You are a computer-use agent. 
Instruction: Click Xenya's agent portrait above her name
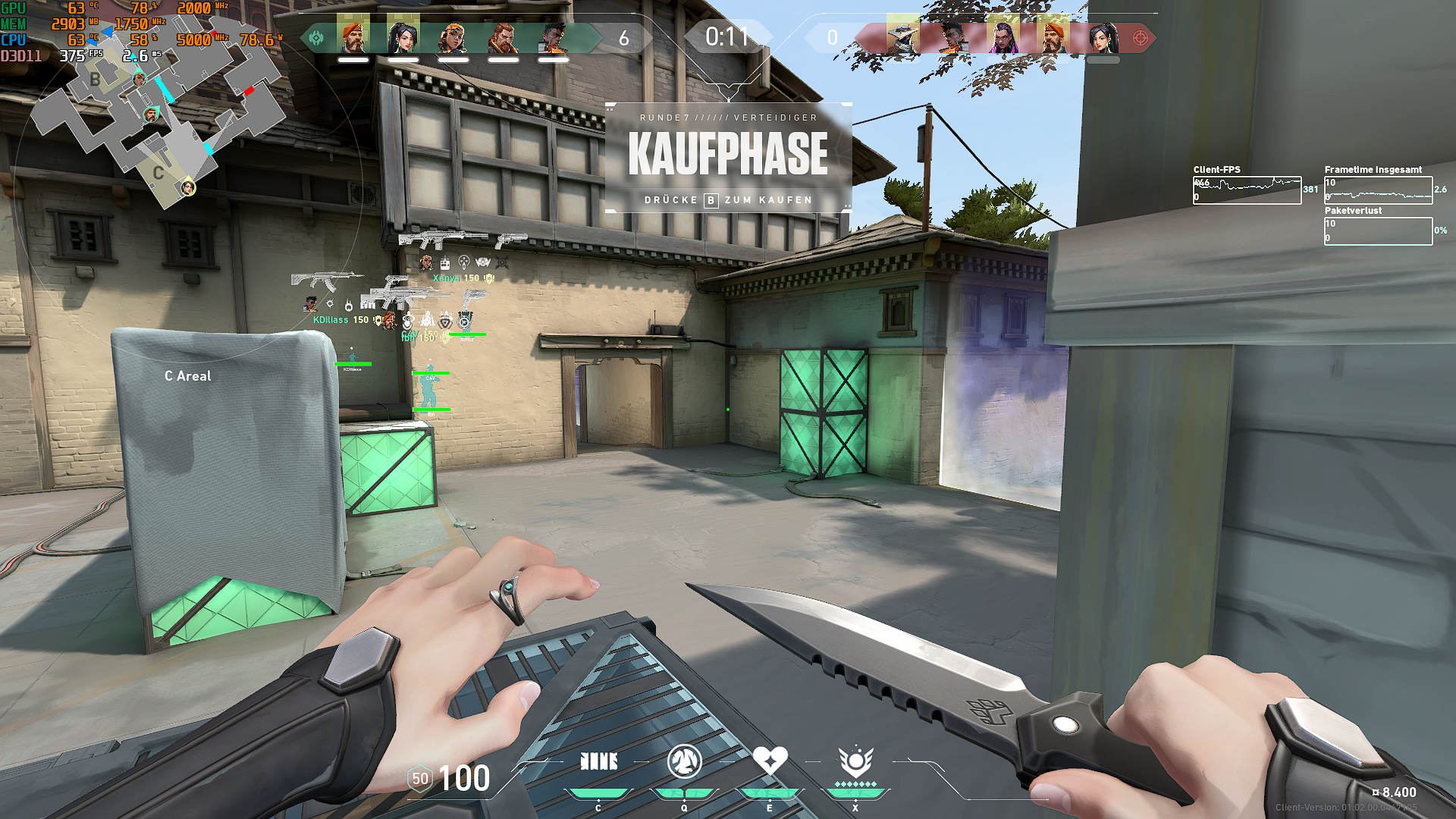coord(426,262)
